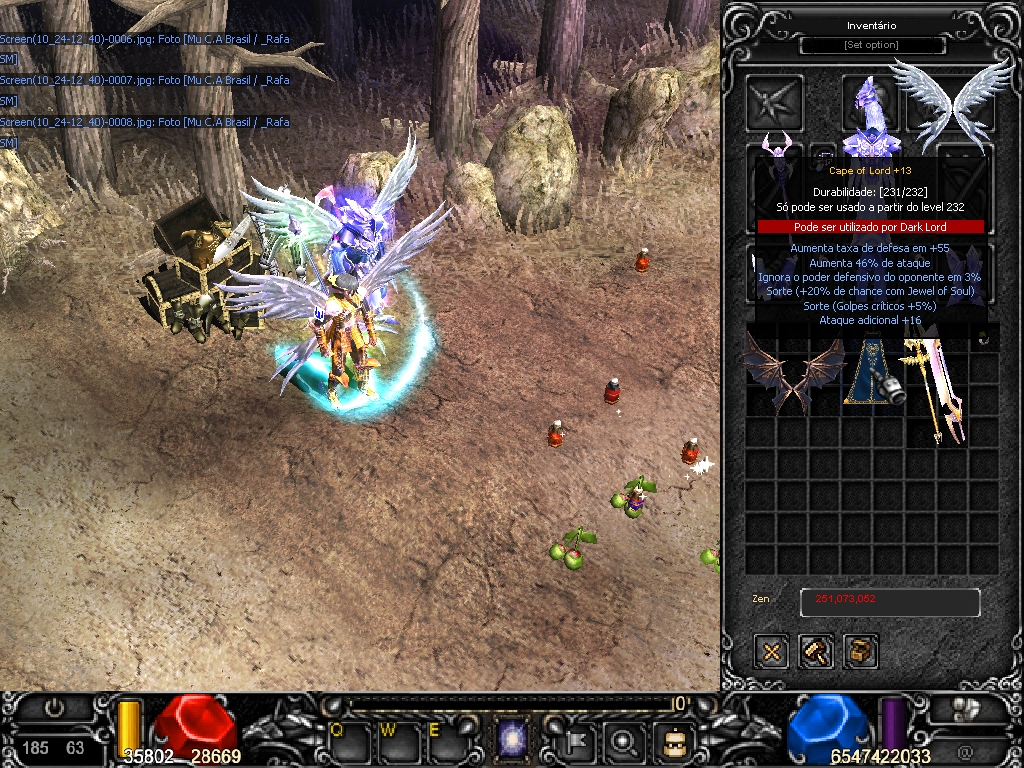This screenshot has height=768, width=1024.
Task: Click the equipped helmet slot
Action: click(x=868, y=98)
